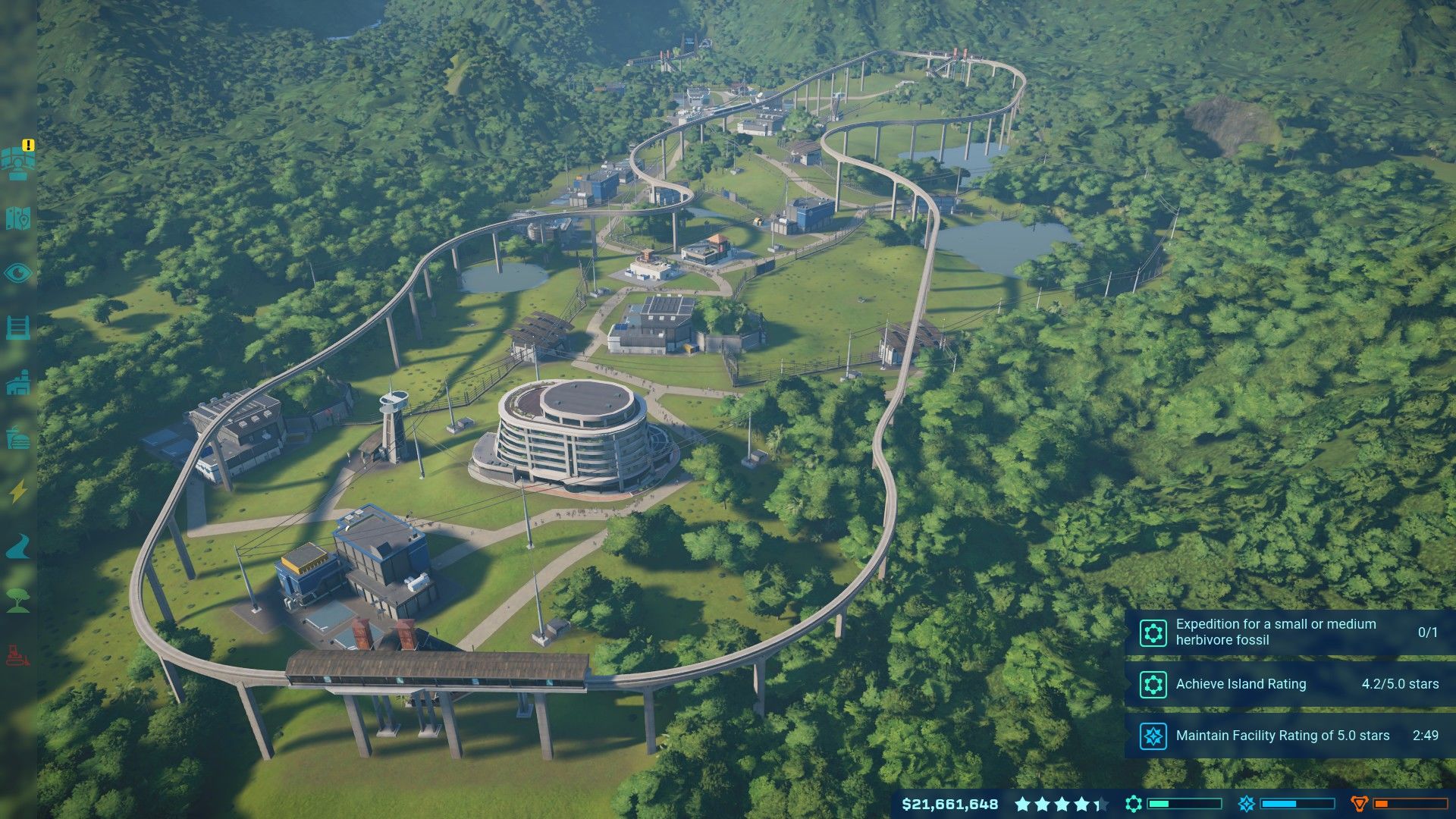
Task: Click the island star rating display
Action: (1060, 804)
